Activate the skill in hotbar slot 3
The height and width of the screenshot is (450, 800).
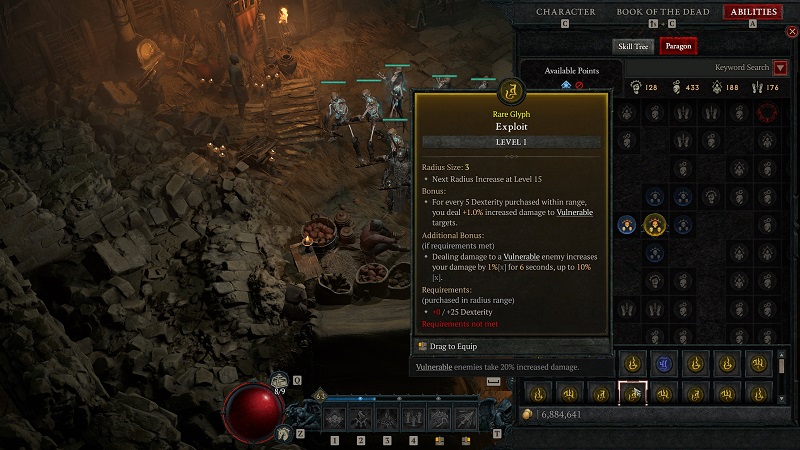click(x=388, y=419)
